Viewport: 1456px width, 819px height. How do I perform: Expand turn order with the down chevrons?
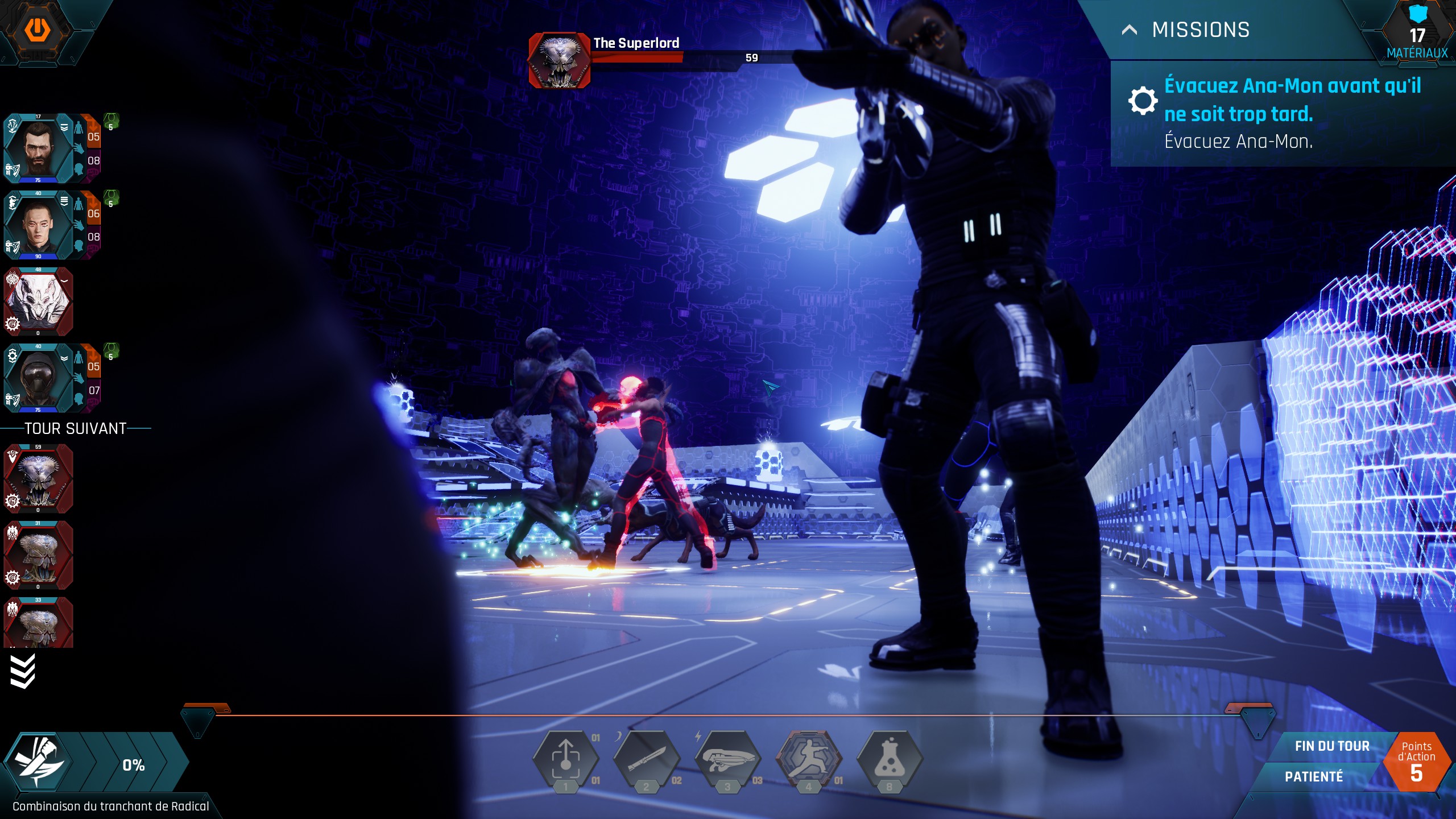23,671
